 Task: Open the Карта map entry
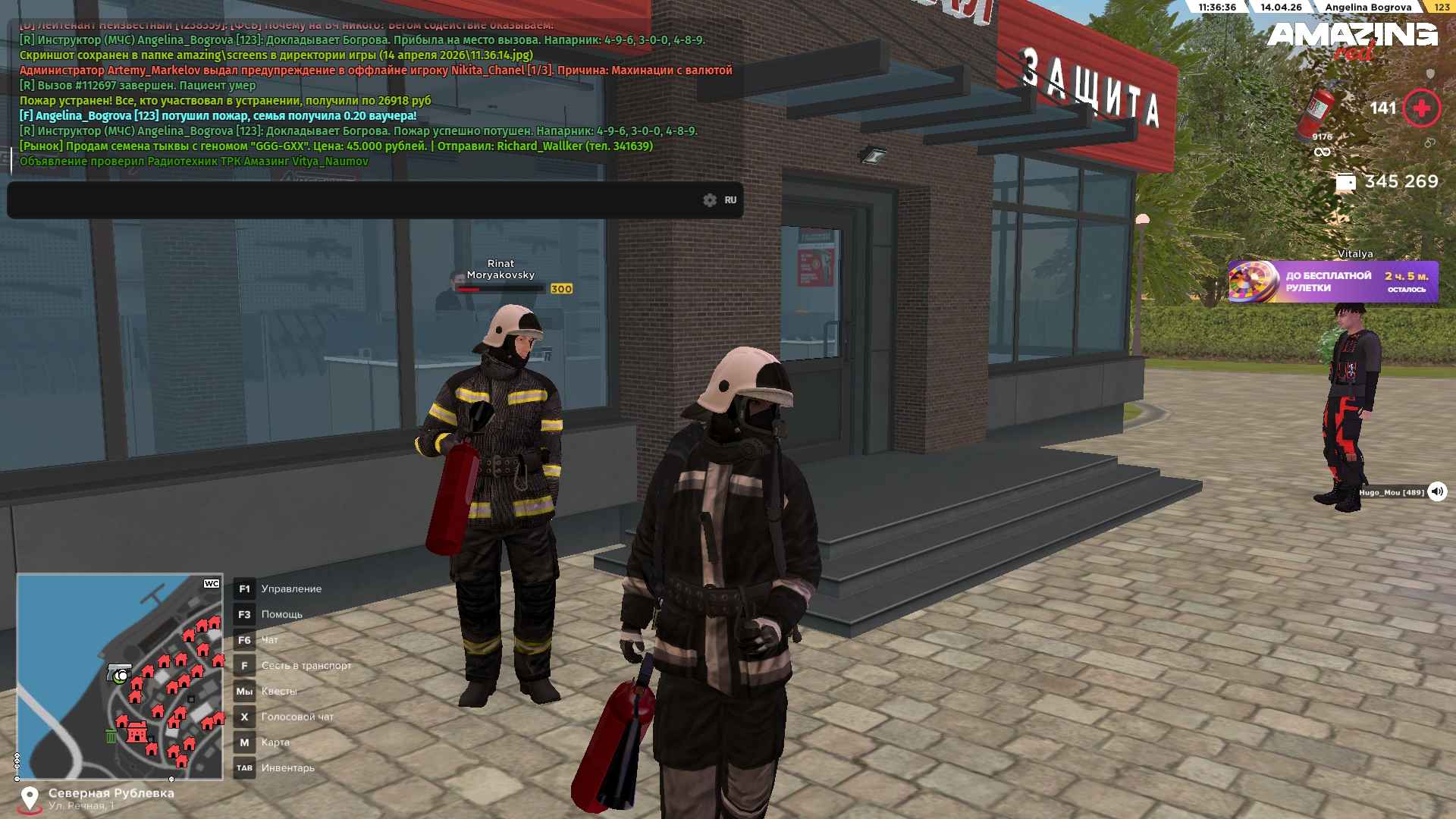point(275,742)
